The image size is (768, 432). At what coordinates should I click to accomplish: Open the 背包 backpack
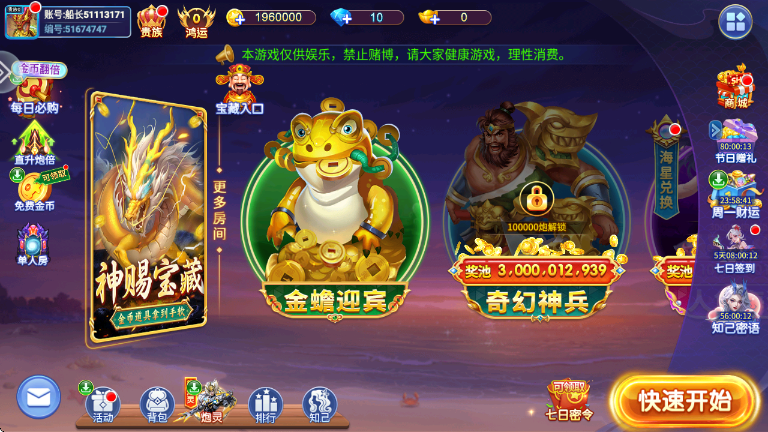click(x=157, y=403)
